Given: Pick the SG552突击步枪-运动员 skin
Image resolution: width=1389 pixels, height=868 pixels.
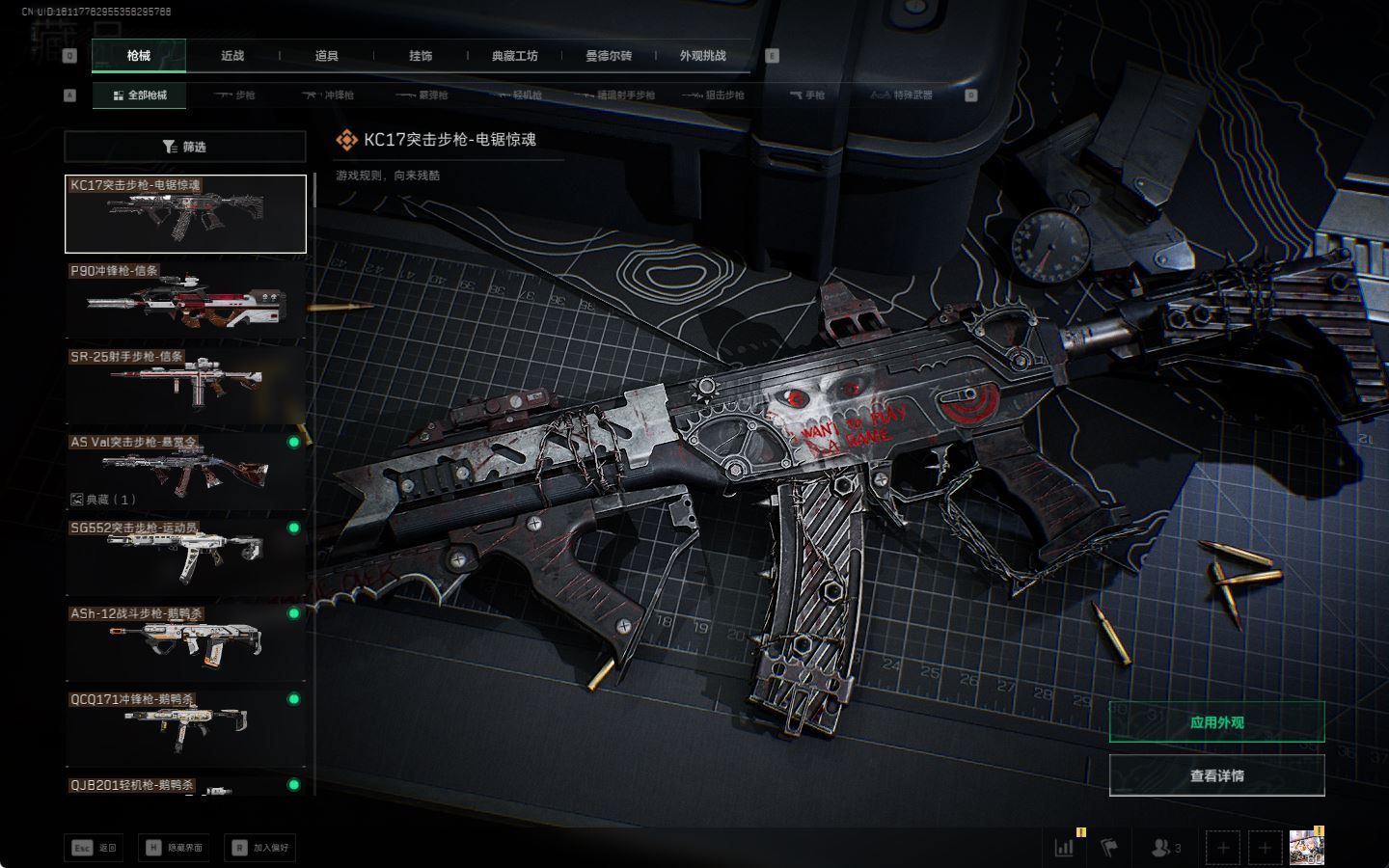Looking at the screenshot, I should point(185,556).
